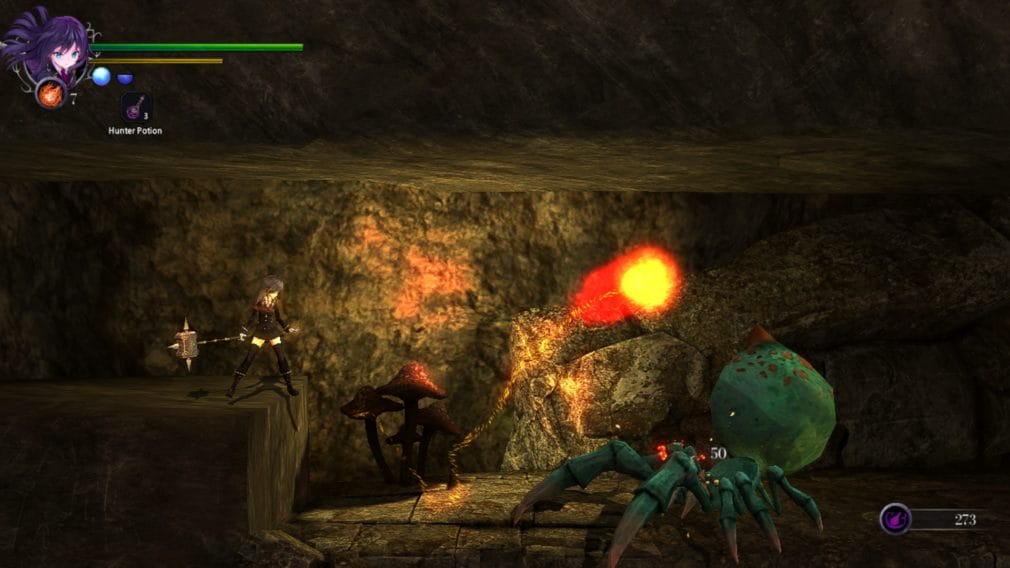Screen dimensions: 1010x568
Task: Activate the fireball spell icon
Action: [49, 94]
